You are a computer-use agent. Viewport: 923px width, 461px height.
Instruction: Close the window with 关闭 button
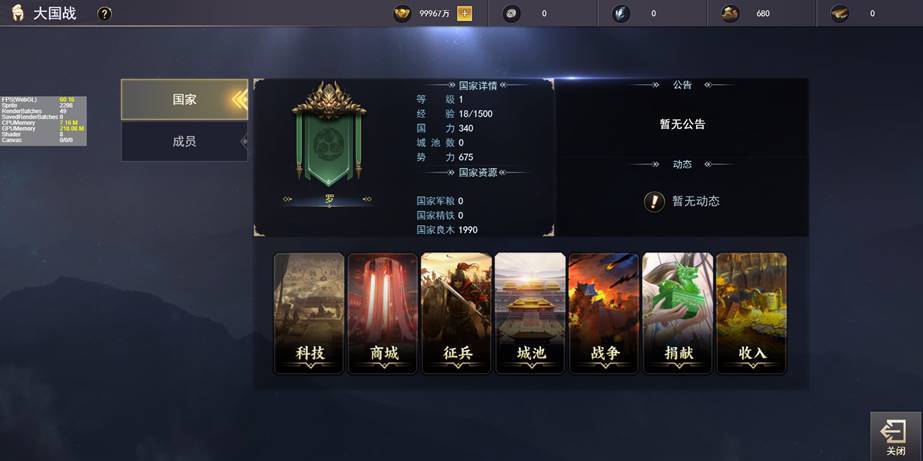894,437
